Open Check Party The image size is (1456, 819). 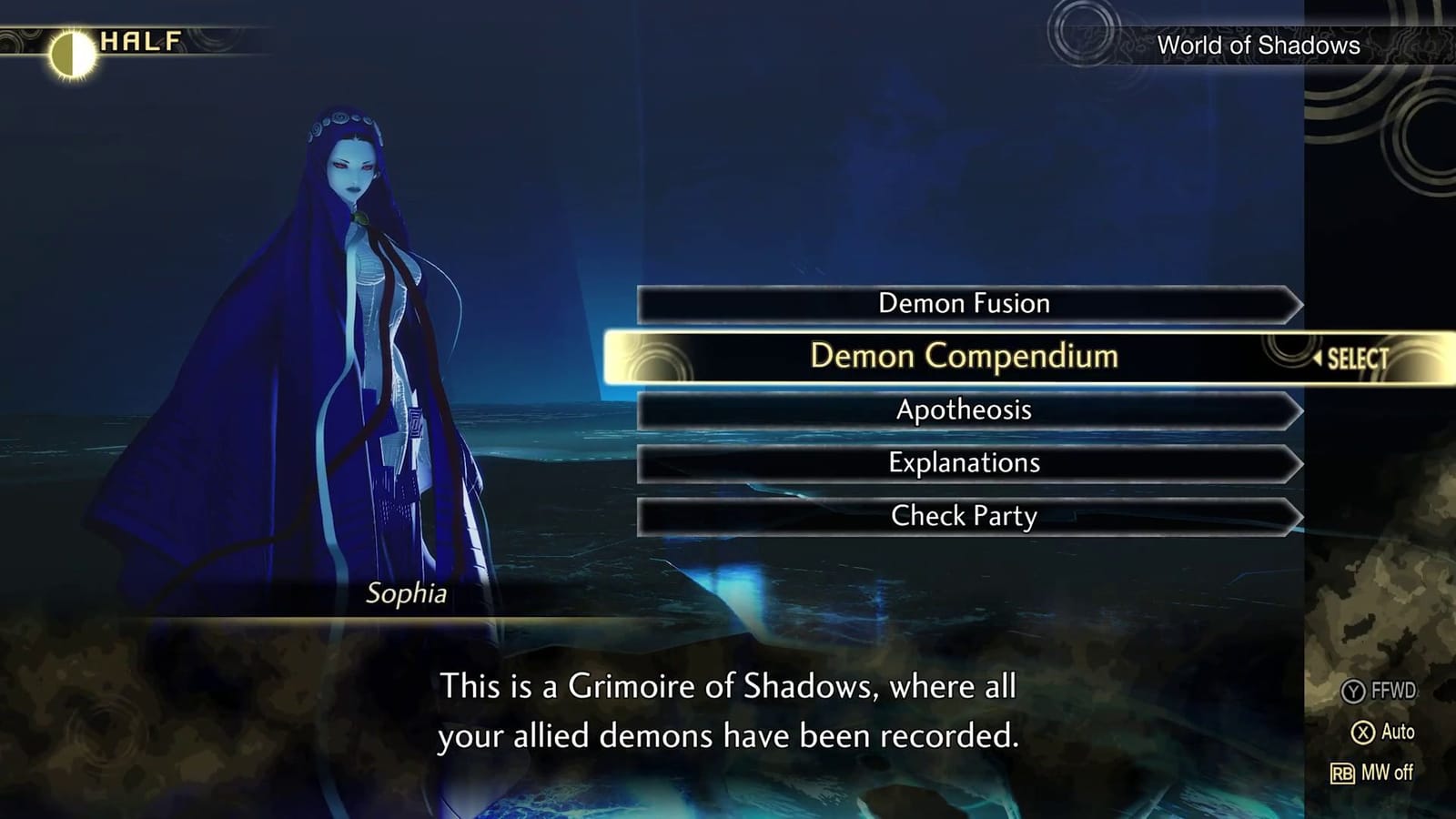pos(965,516)
